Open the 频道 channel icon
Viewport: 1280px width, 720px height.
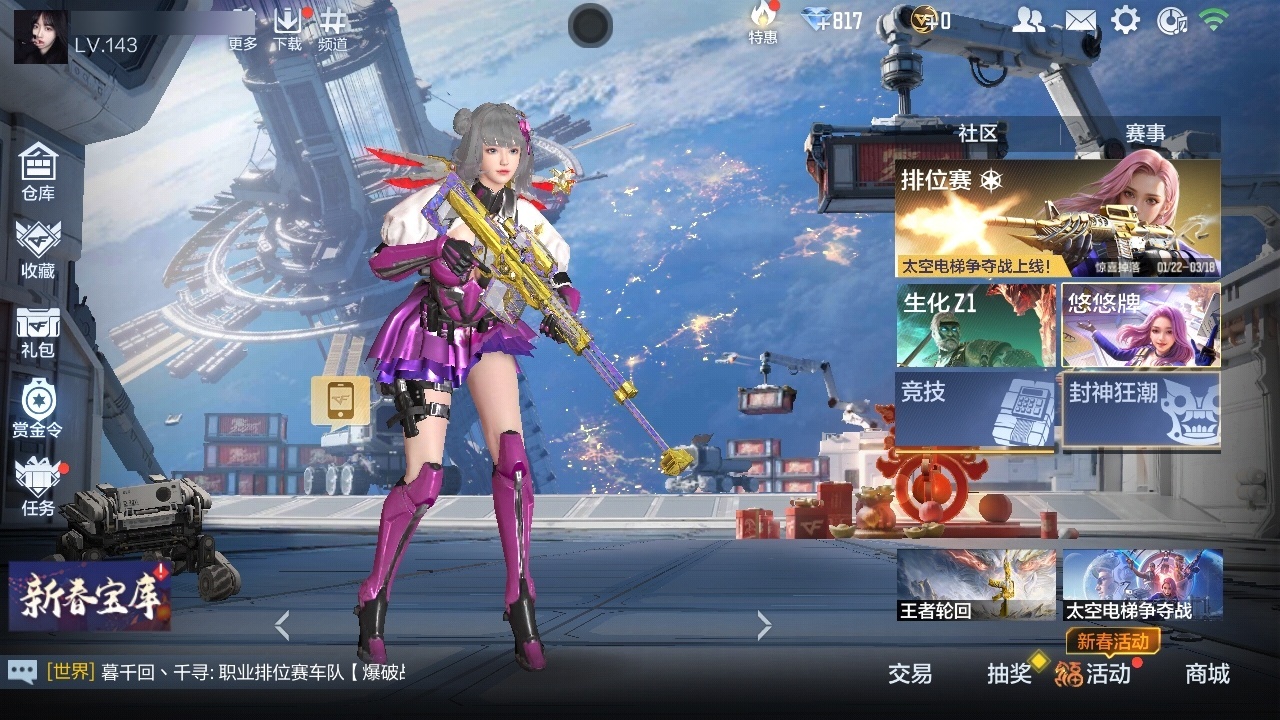pyautogui.click(x=333, y=29)
